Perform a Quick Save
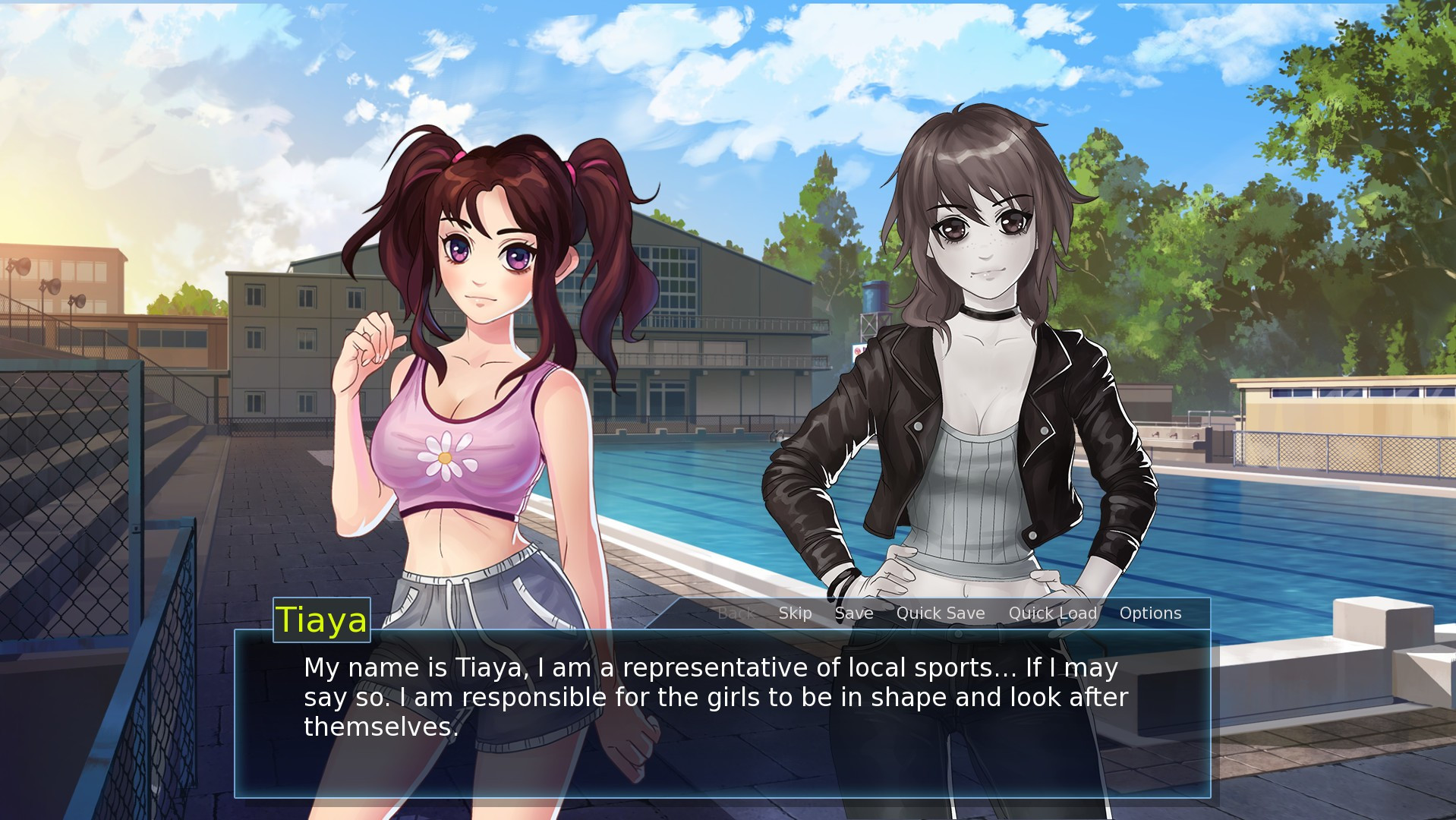The height and width of the screenshot is (820, 1456). [x=940, y=613]
